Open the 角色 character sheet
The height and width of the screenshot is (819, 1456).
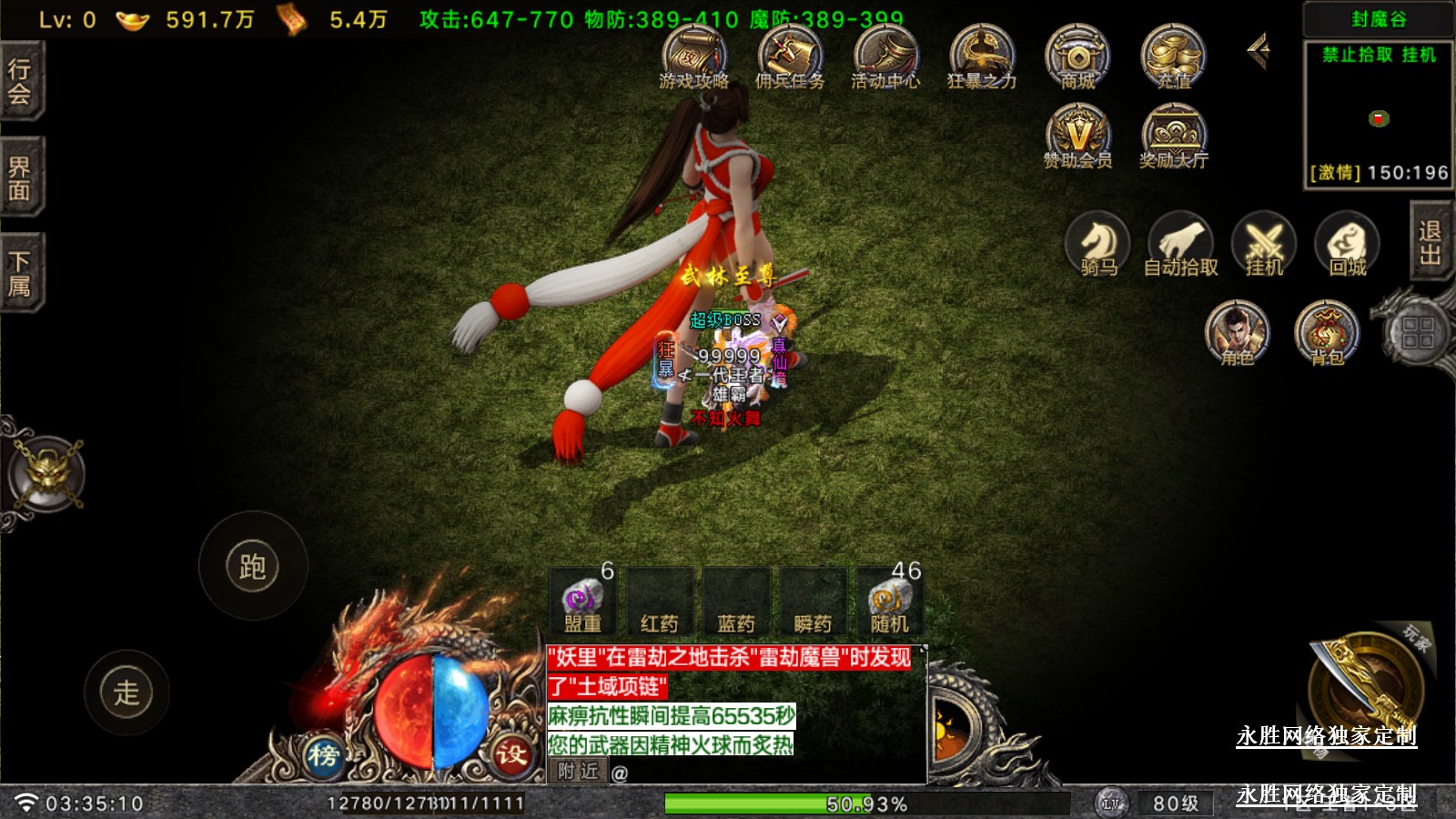(1238, 332)
